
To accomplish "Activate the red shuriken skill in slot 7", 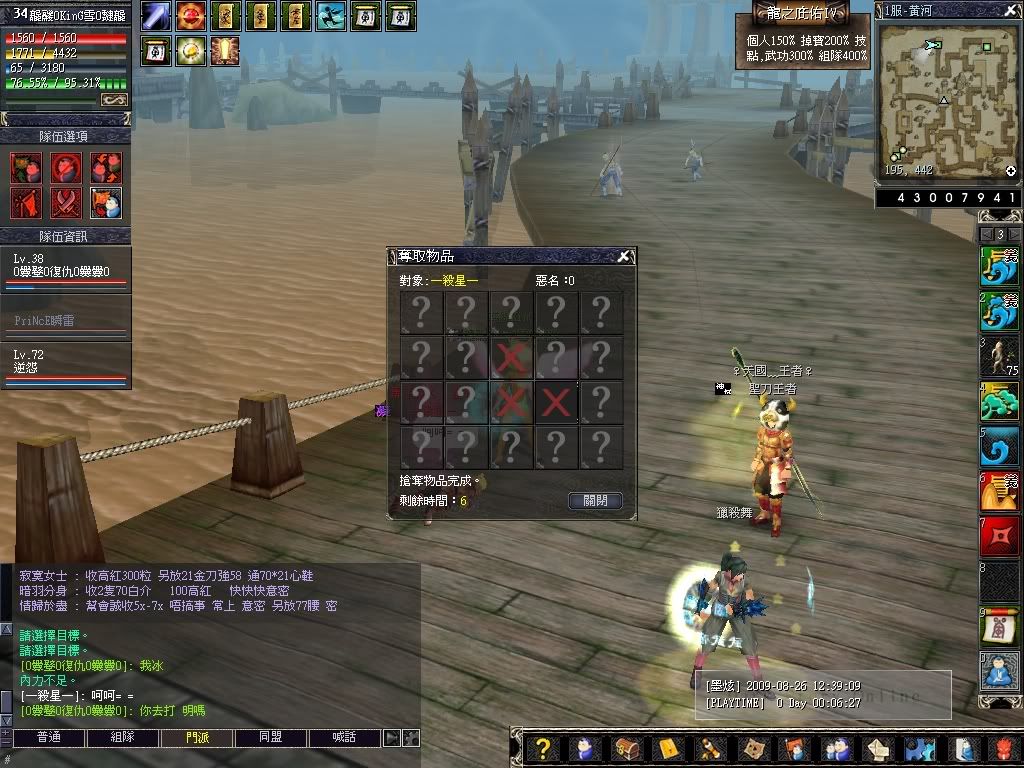I will (999, 537).
